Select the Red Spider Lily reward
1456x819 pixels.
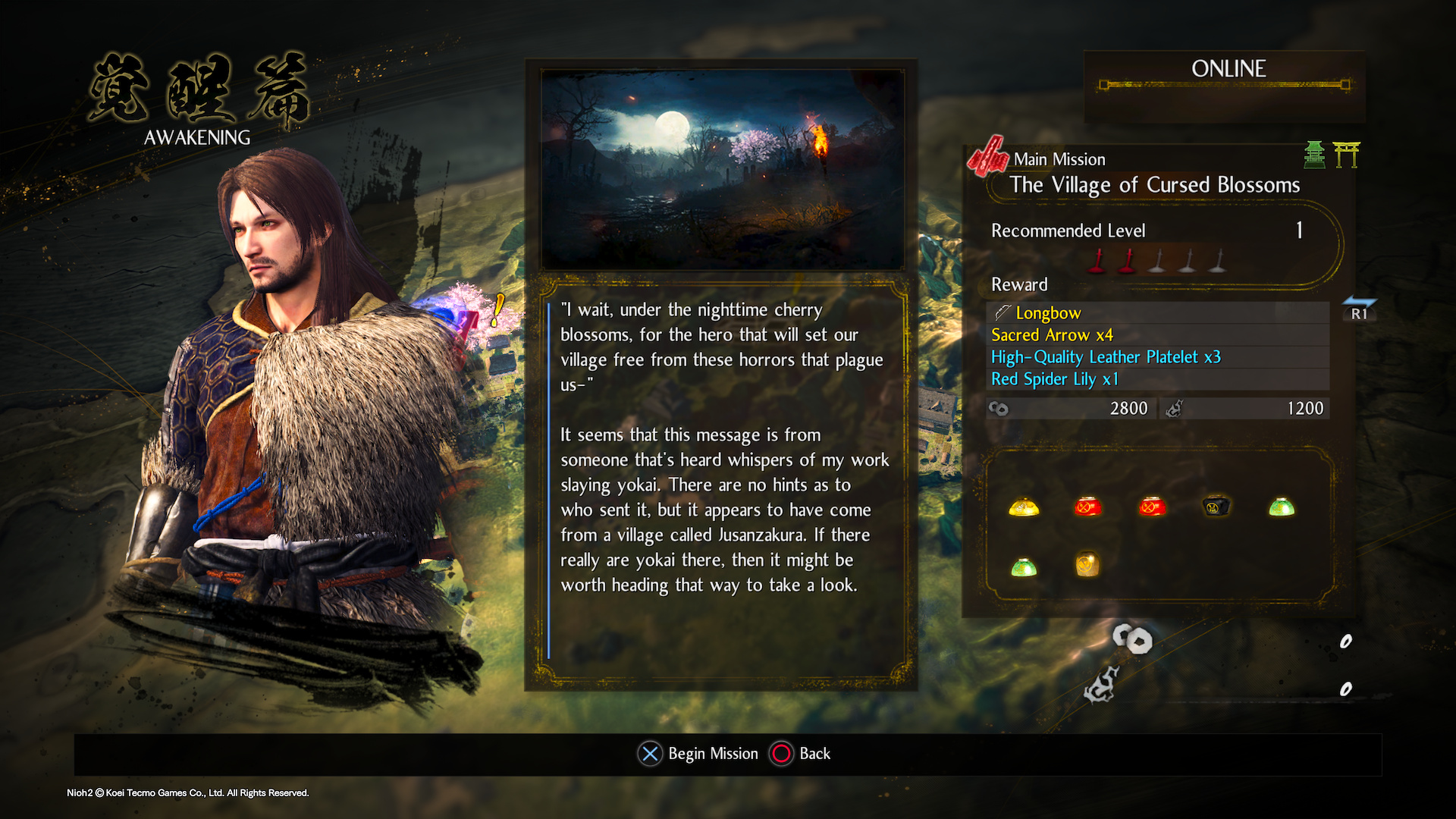(1054, 378)
